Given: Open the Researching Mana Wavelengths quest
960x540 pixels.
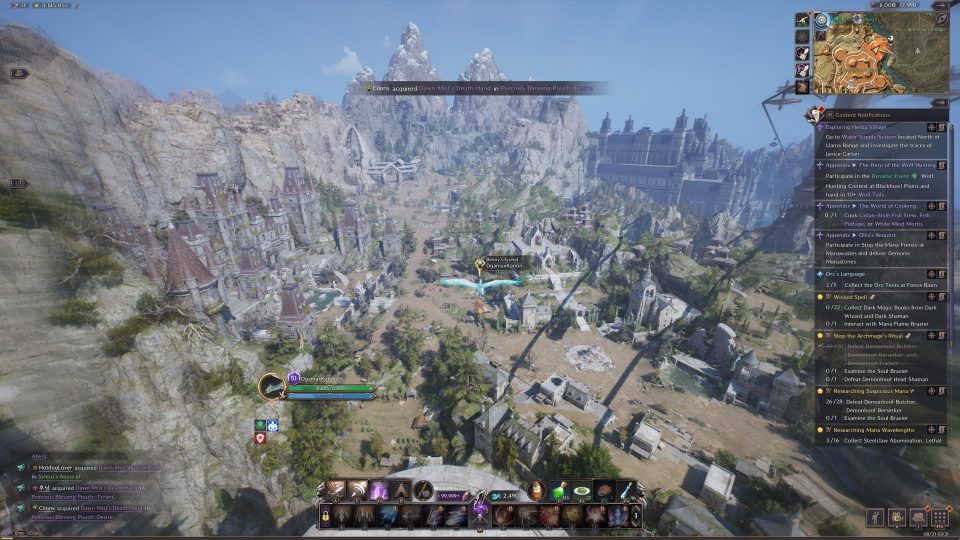Looking at the screenshot, I should pyautogui.click(x=876, y=429).
